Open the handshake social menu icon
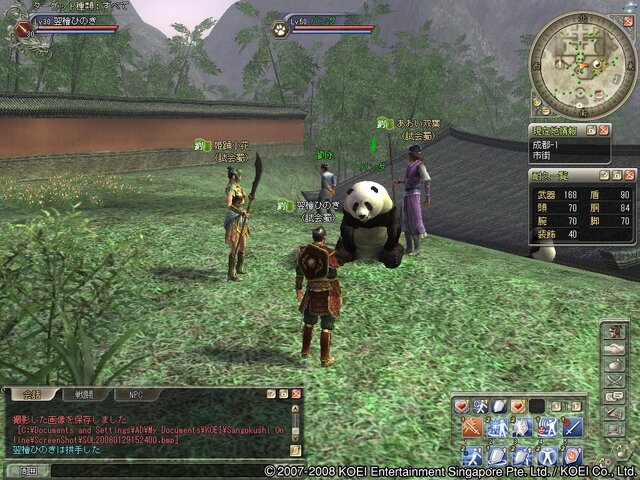The image size is (640, 480). coord(615,346)
